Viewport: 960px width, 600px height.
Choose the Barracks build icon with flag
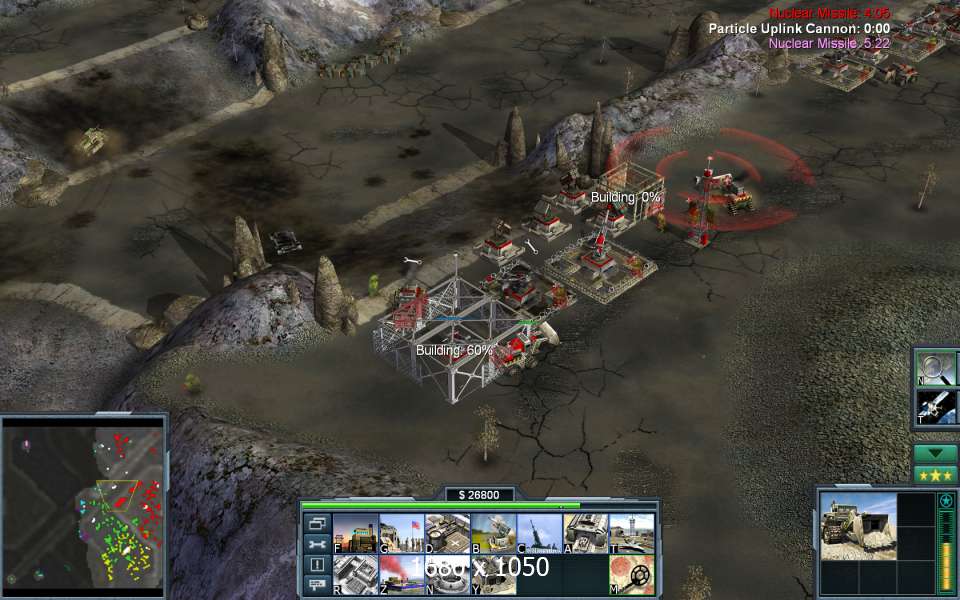click(401, 533)
